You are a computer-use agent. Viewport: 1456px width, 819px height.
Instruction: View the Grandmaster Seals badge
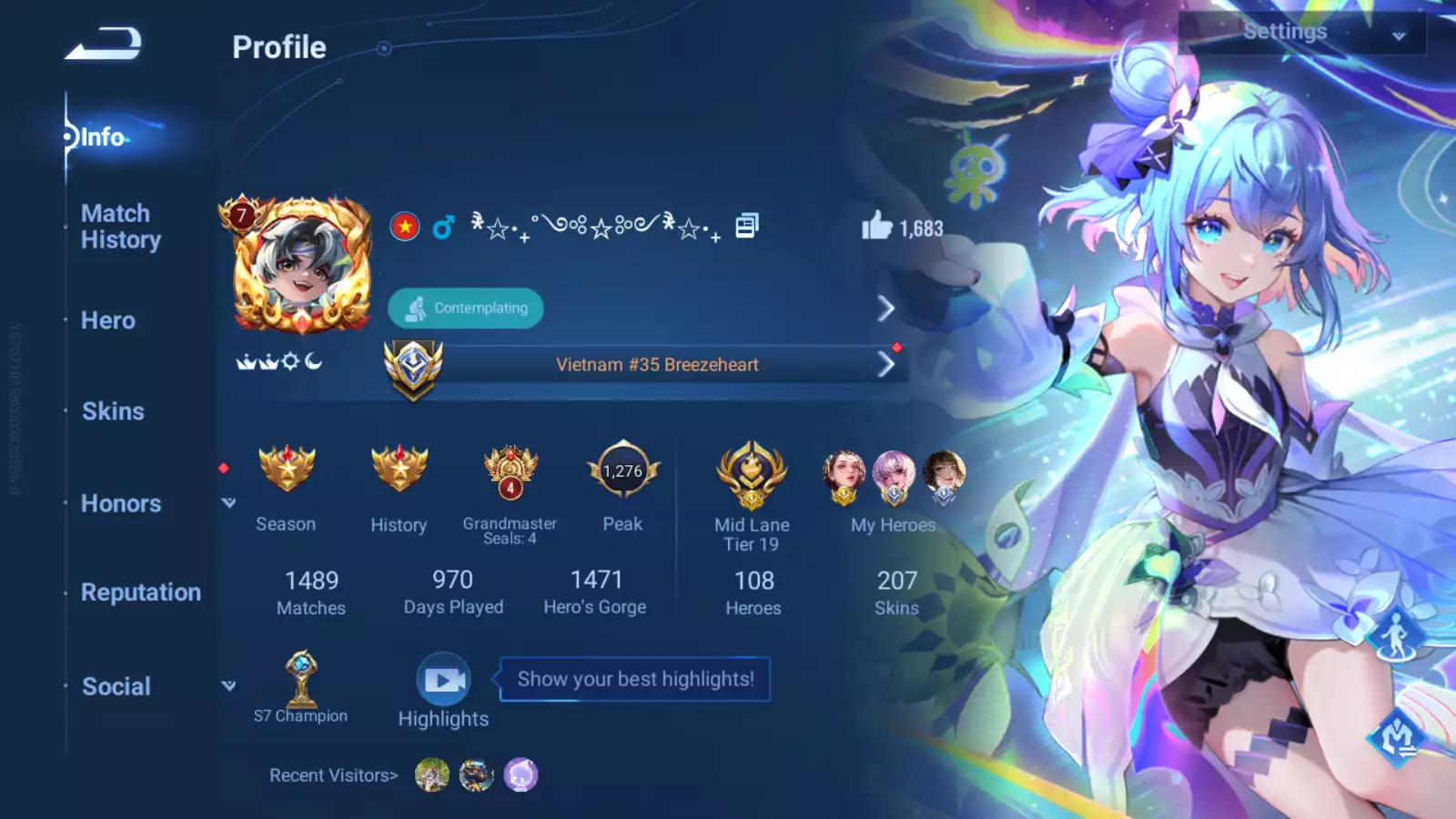(x=511, y=470)
